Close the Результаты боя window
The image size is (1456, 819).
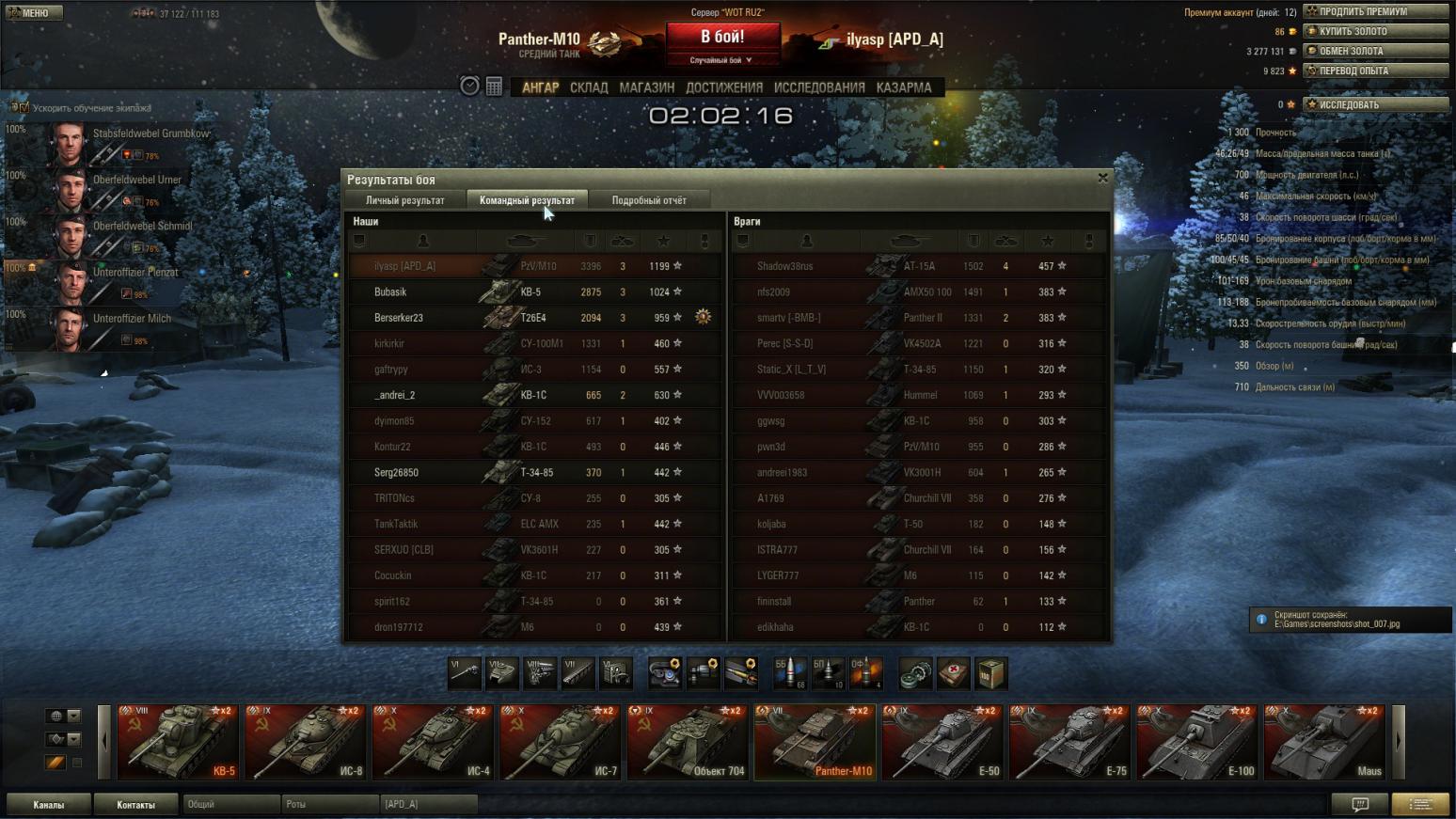click(x=1102, y=178)
